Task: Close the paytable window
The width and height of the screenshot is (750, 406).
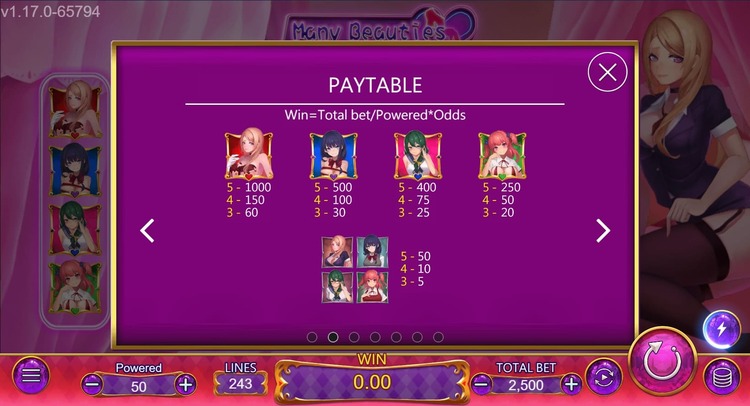Action: [608, 72]
